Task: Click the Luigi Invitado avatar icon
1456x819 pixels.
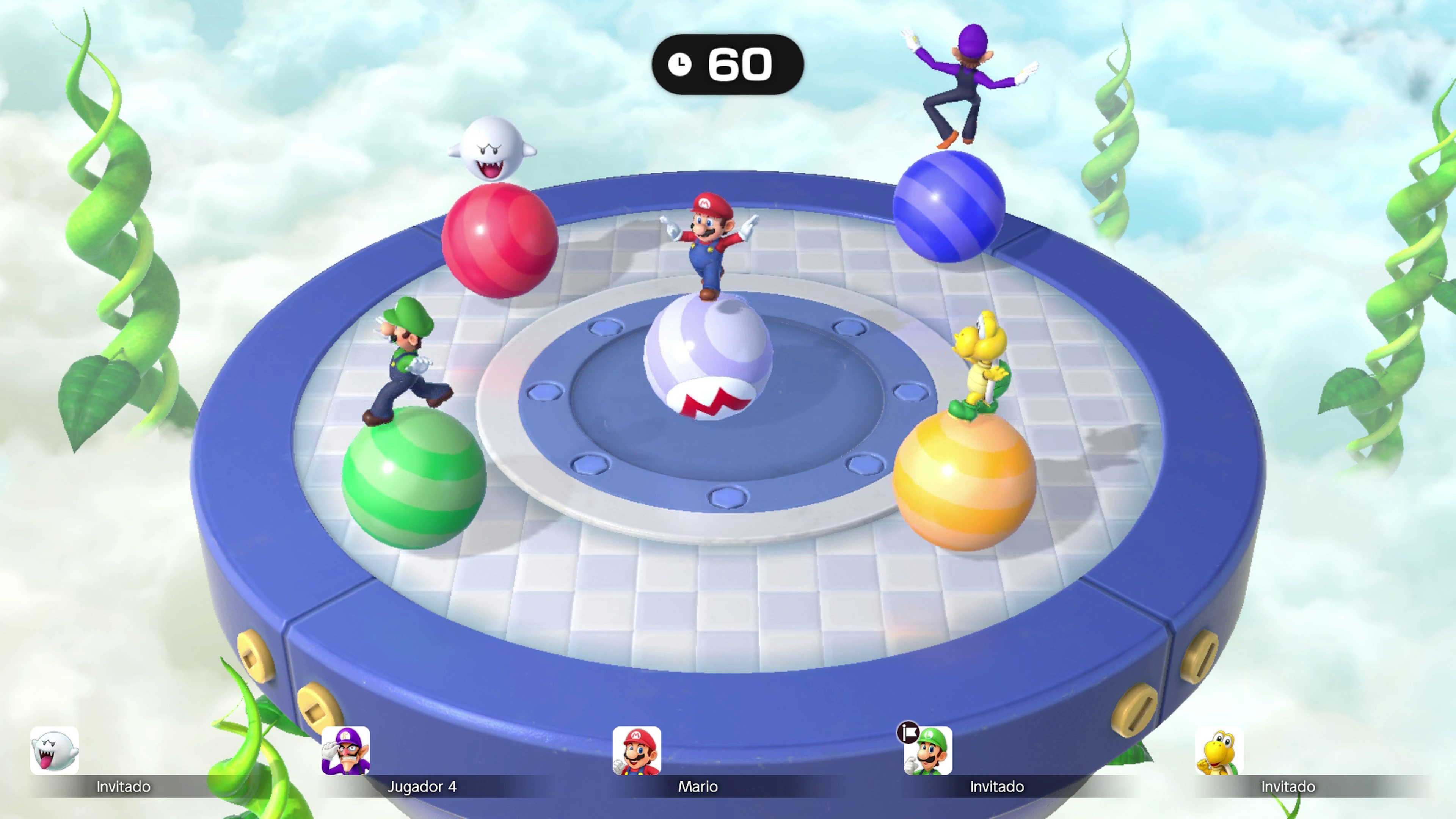Action: click(927, 750)
